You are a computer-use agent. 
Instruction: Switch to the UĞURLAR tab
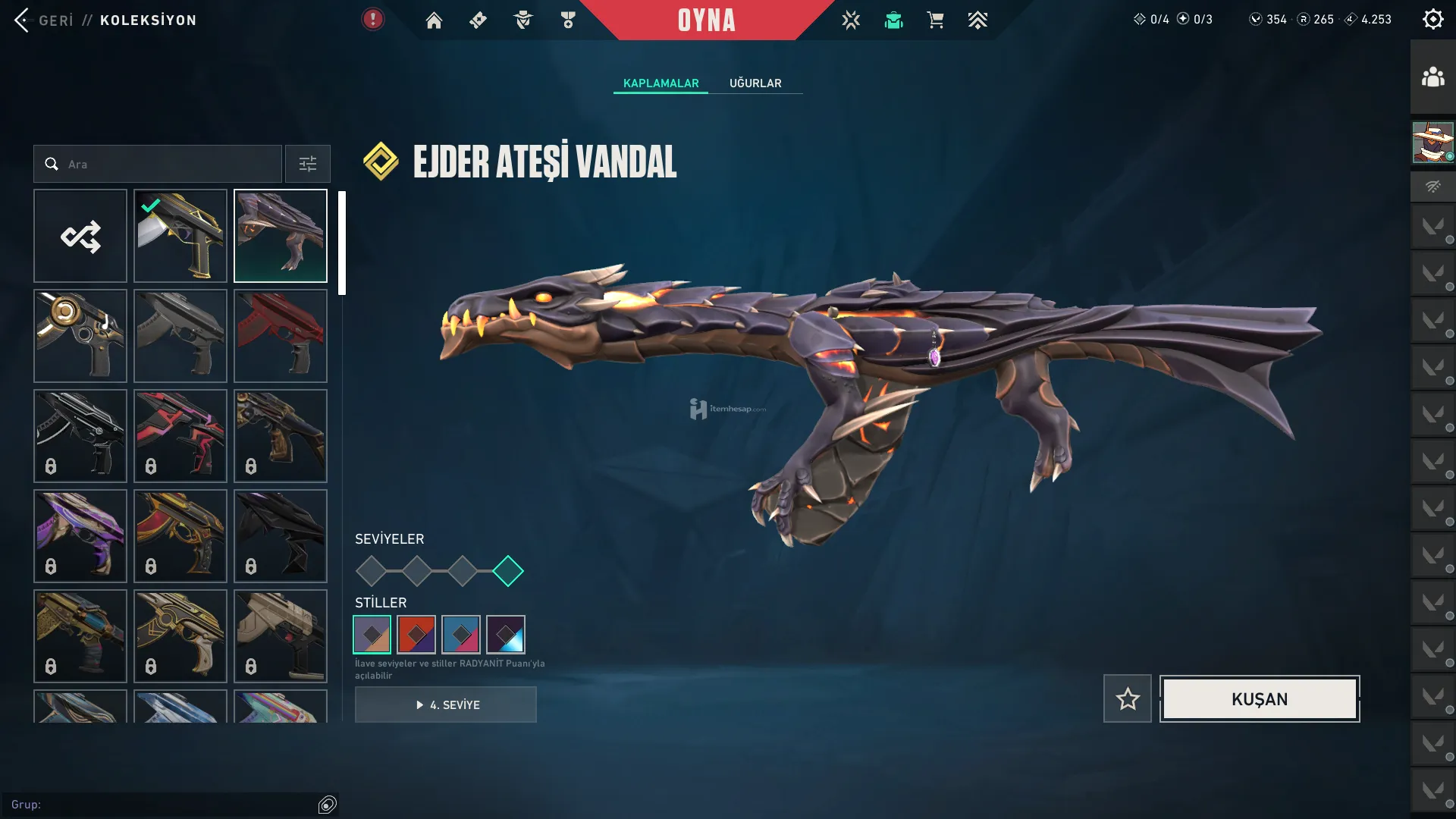point(755,83)
